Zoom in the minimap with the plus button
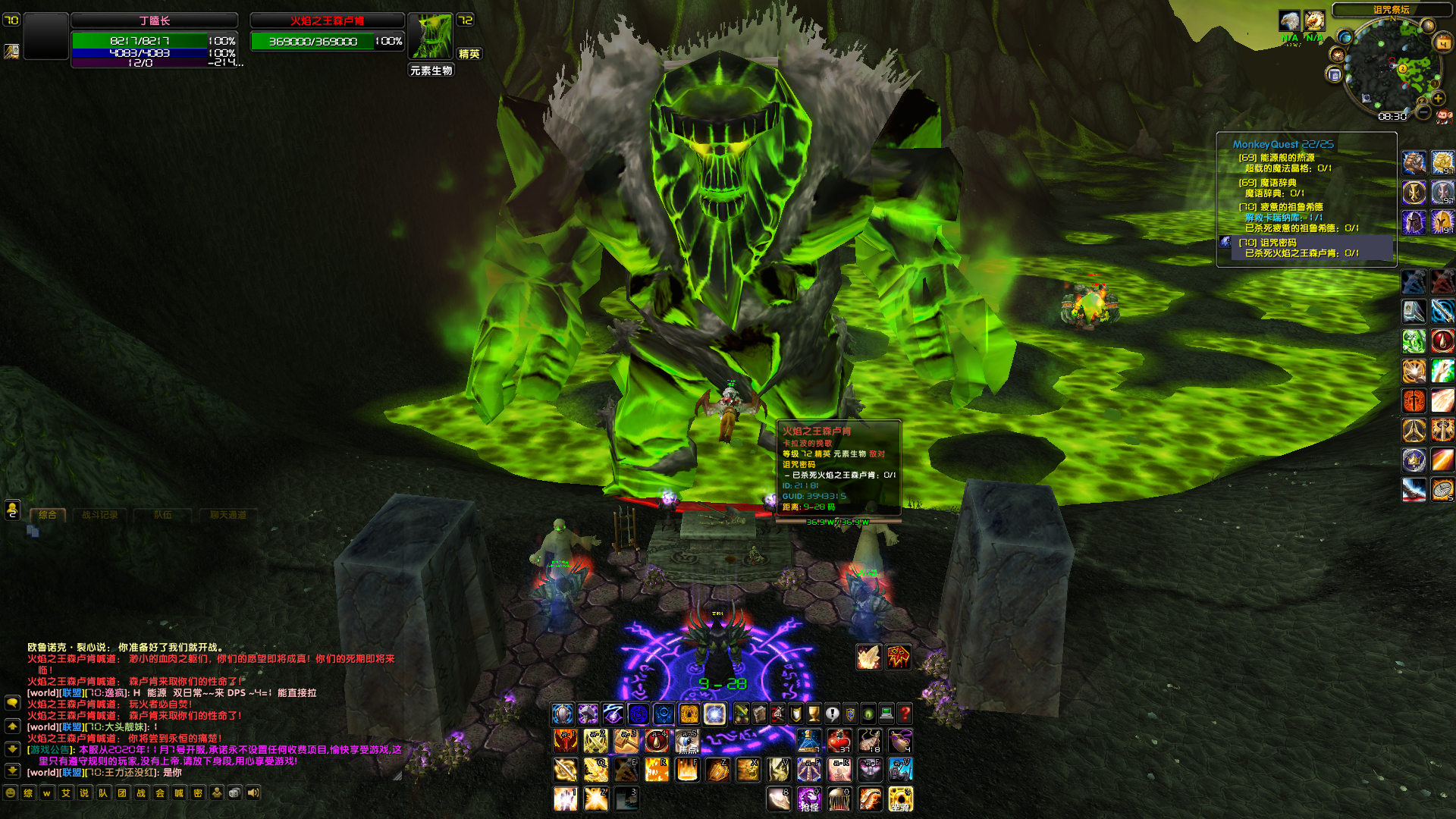 coord(1438,99)
